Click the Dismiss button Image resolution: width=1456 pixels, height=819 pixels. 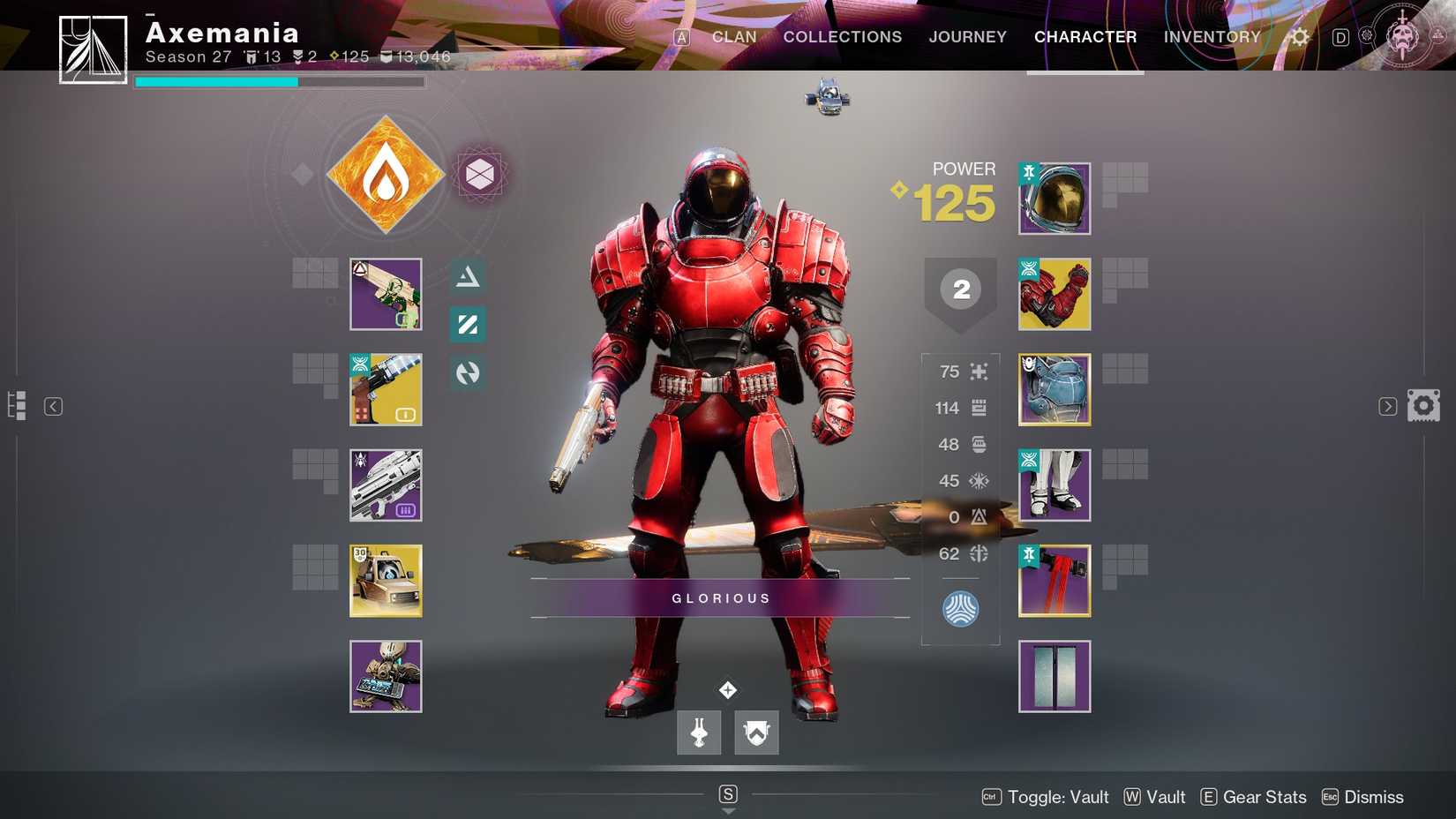[1373, 796]
